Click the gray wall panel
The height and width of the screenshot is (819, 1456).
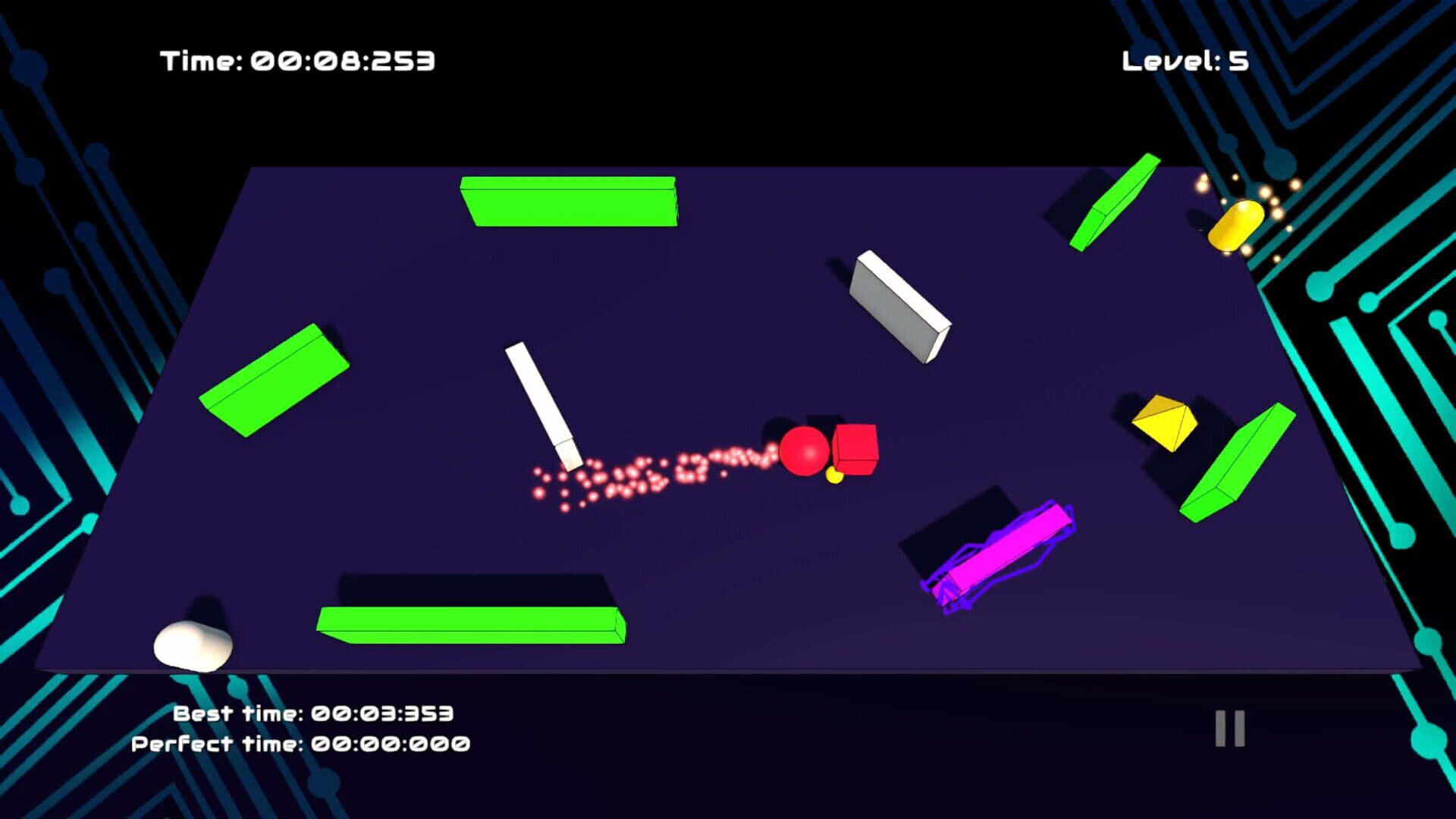click(899, 307)
